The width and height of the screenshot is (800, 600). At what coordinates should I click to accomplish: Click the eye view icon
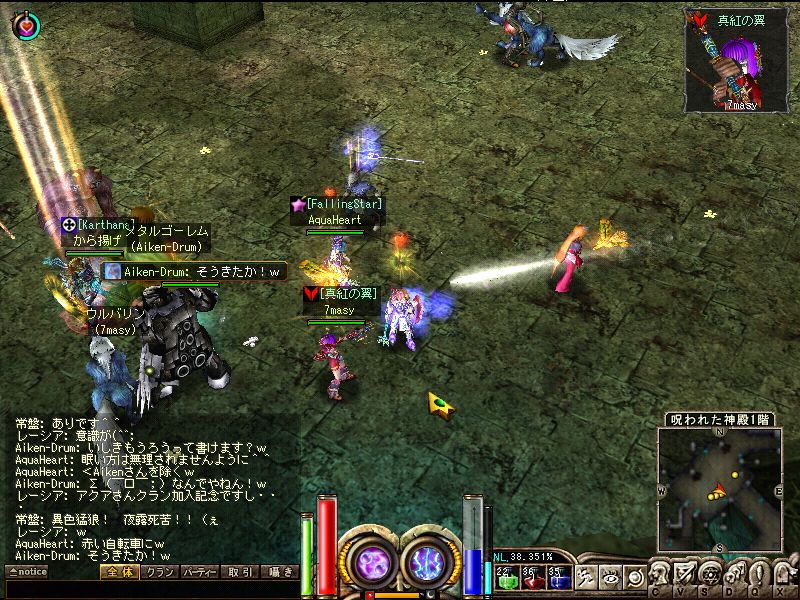[610, 576]
